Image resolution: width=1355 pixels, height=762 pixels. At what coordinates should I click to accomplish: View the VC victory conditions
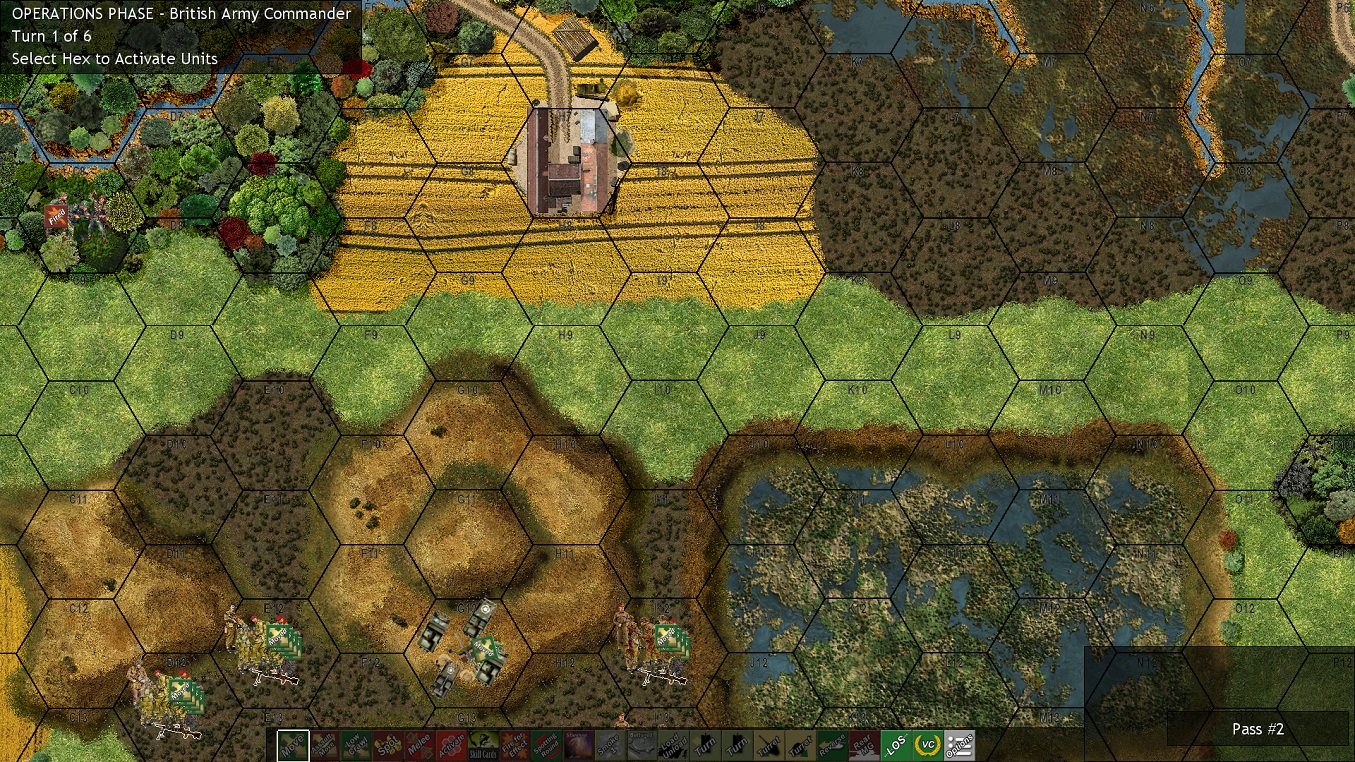point(925,744)
